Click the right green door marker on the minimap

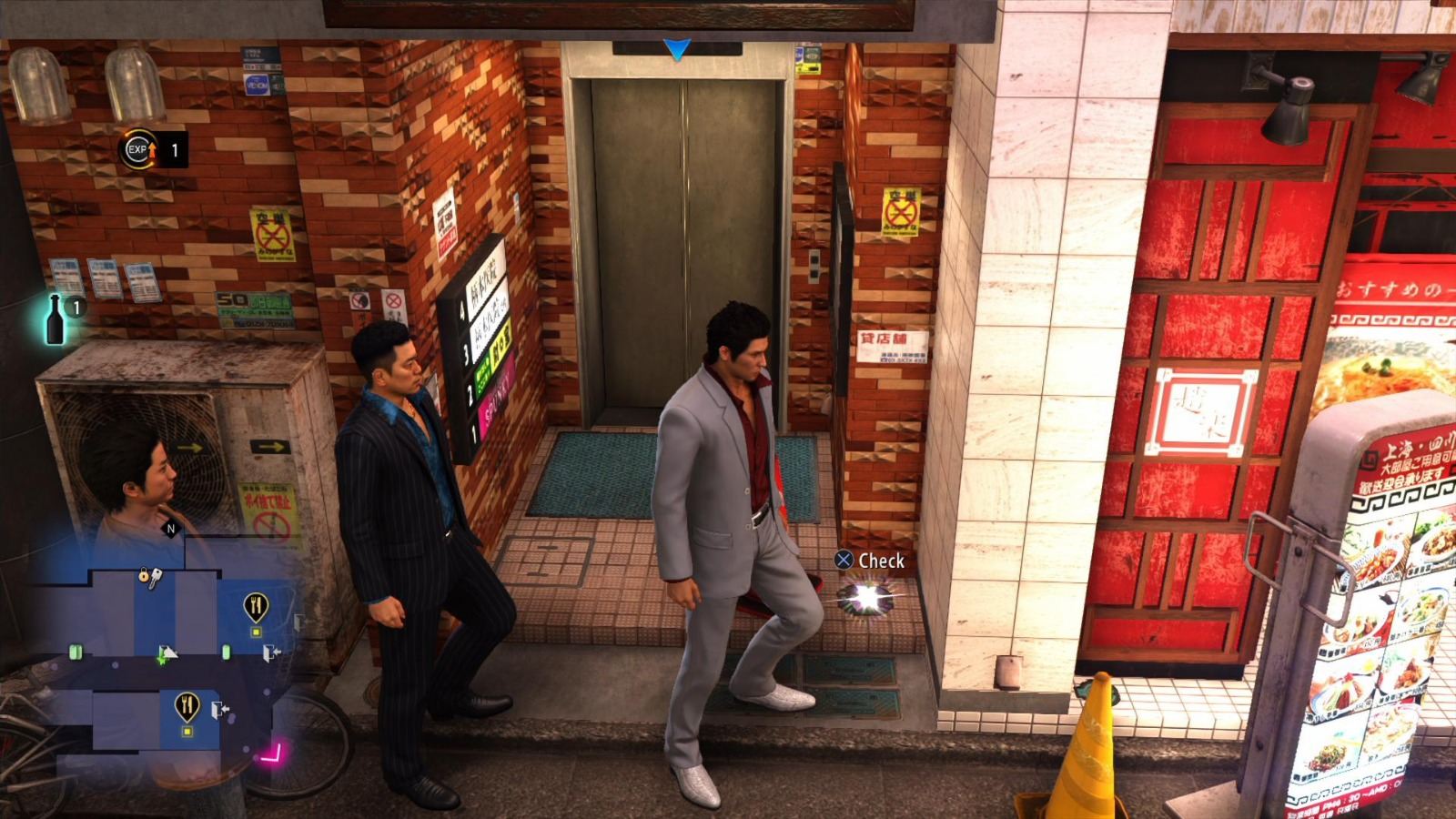[227, 652]
